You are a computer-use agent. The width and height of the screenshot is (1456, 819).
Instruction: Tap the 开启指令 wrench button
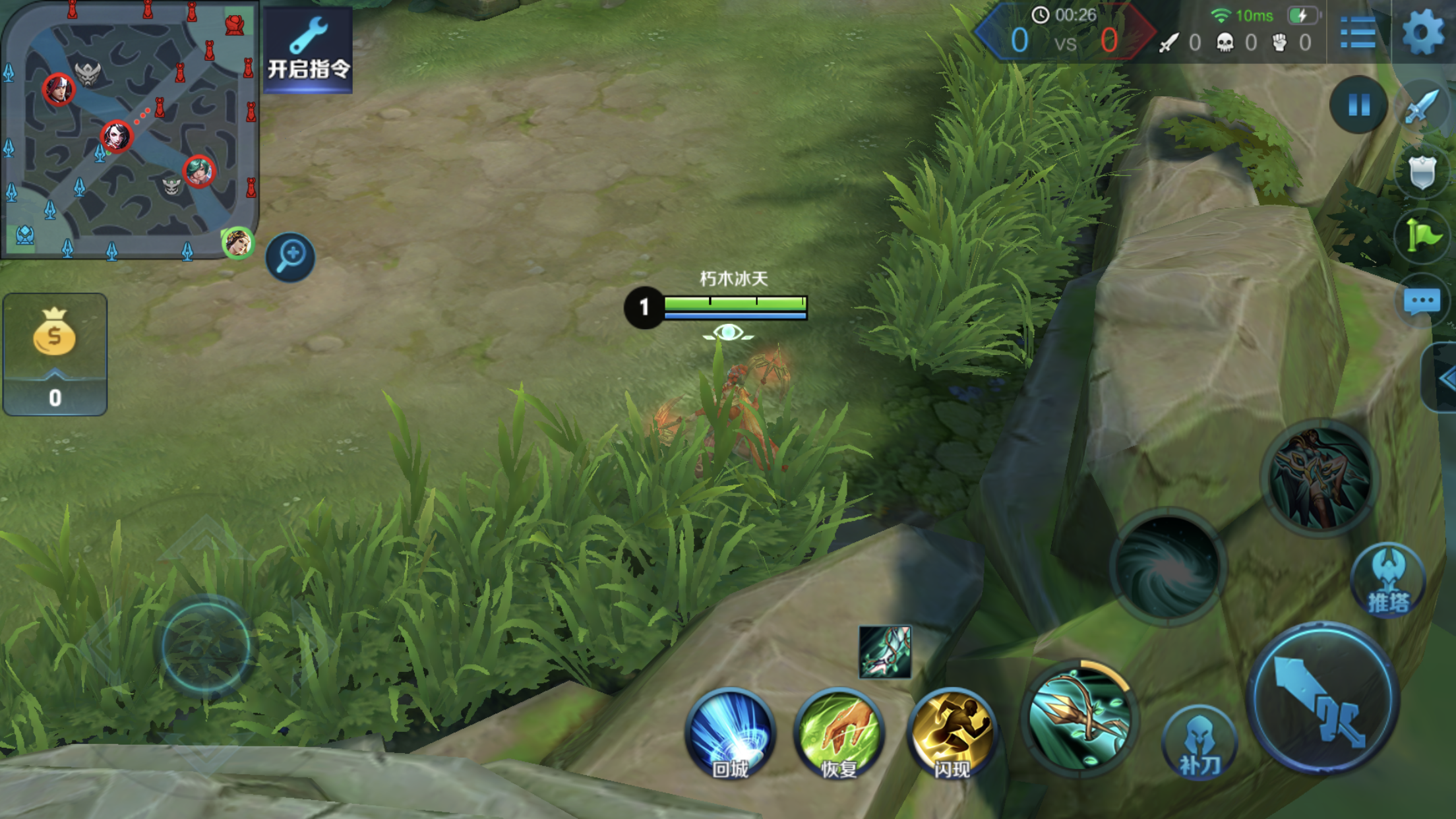[x=308, y=49]
